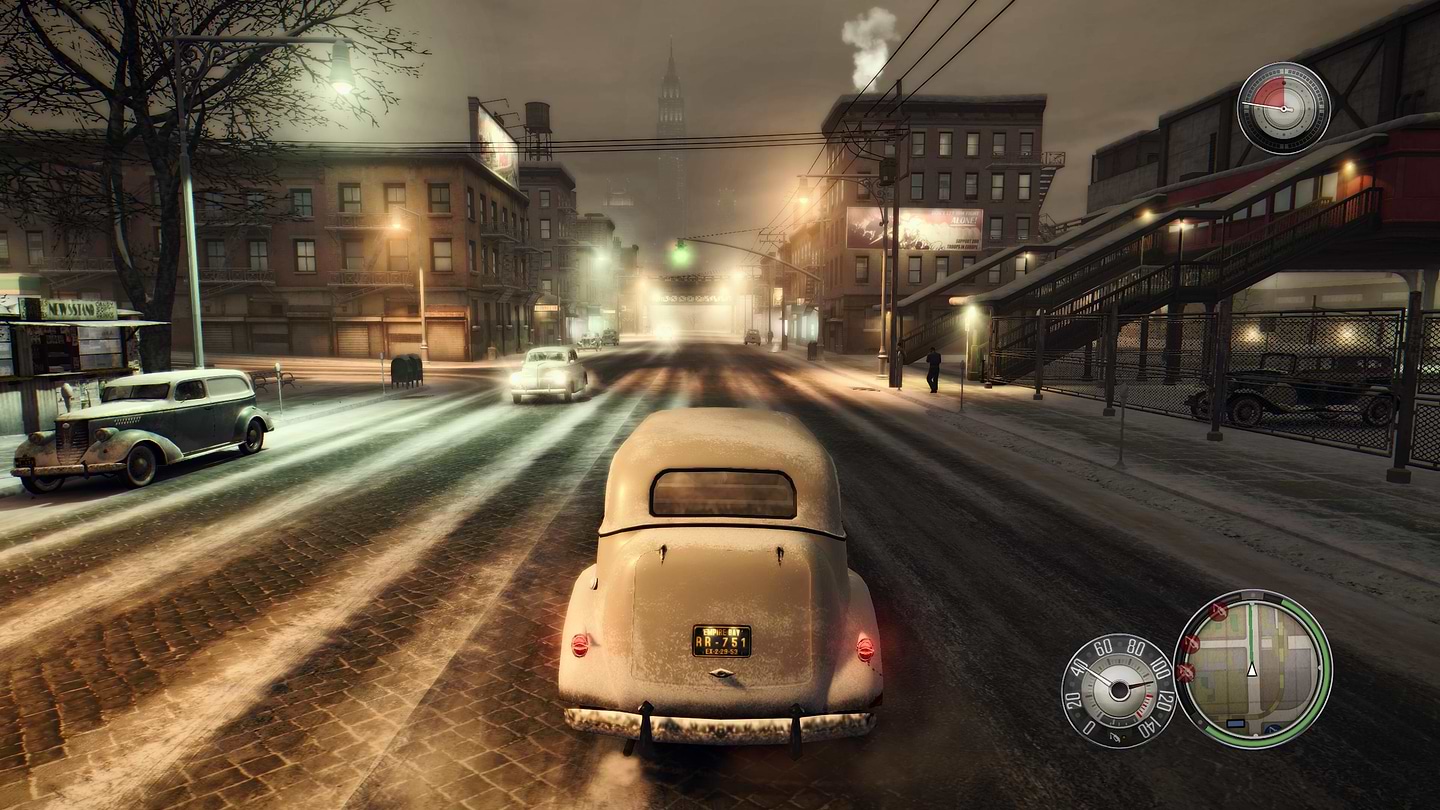Select the blue circular icon on the minimap
Viewport: 1440px width, 810px height.
click(1273, 729)
